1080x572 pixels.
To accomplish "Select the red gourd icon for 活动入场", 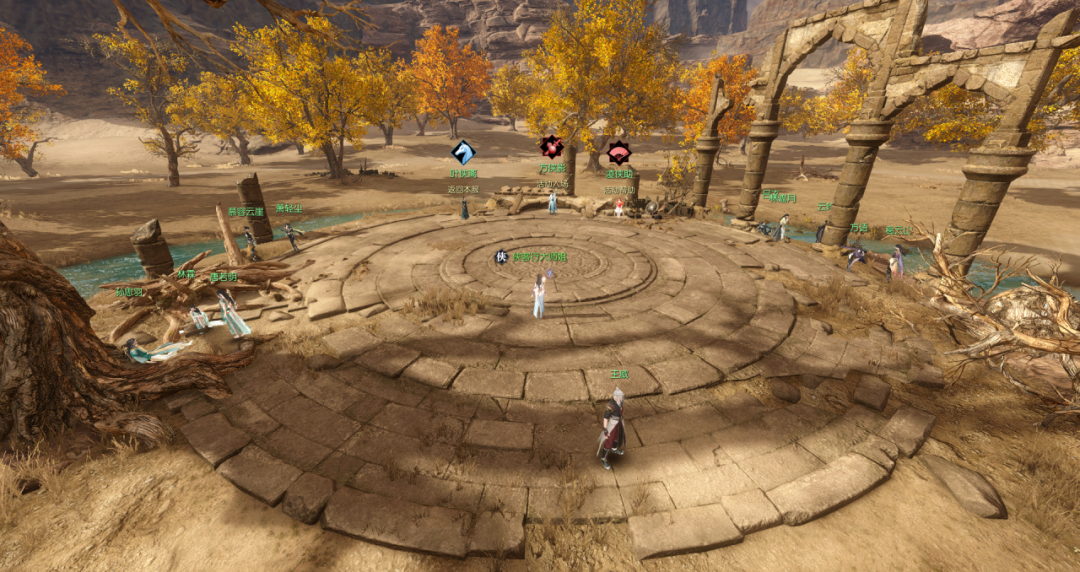I will click(x=551, y=147).
